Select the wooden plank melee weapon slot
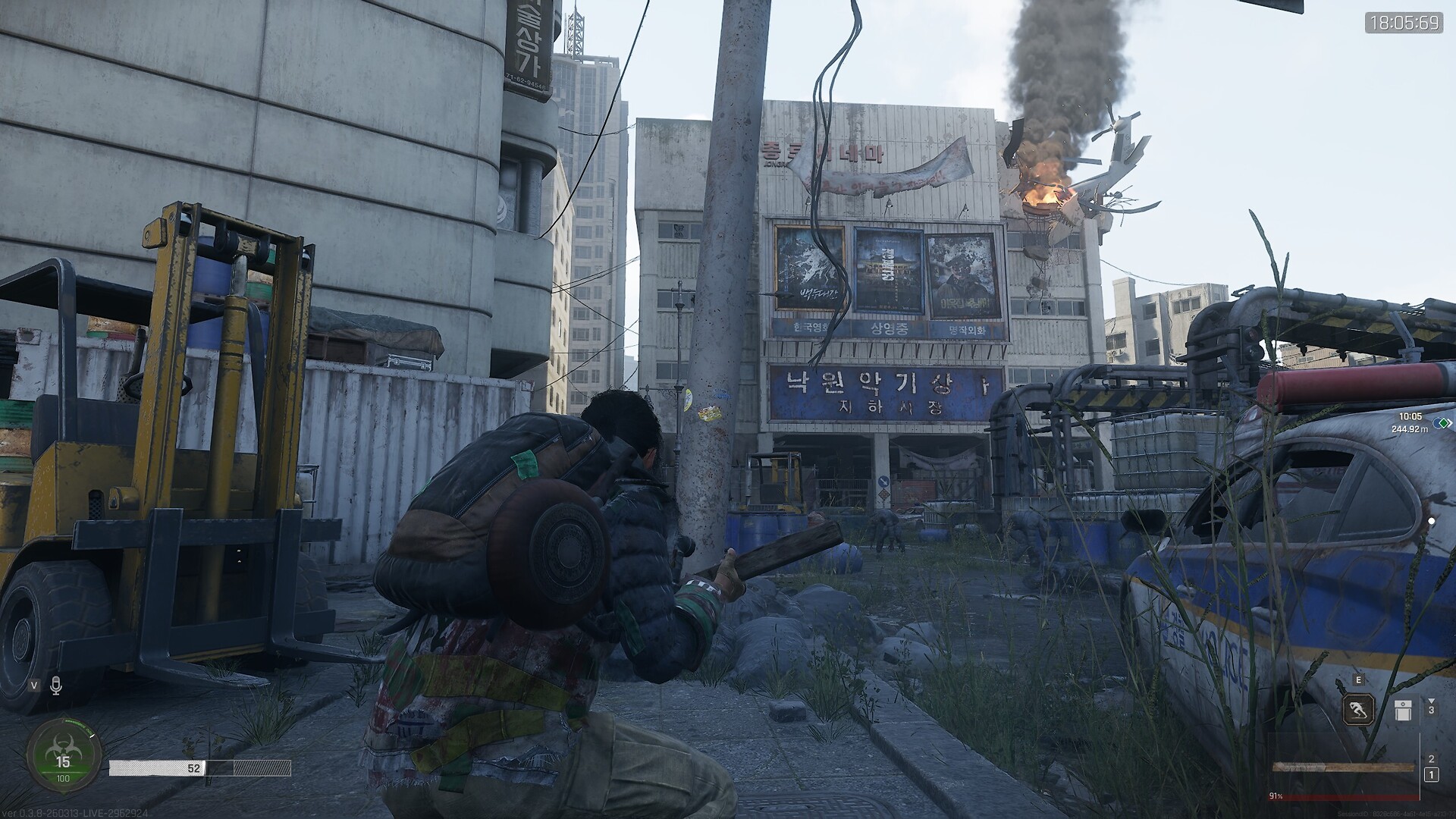Screen dimensions: 1456x819 click(x=1344, y=767)
